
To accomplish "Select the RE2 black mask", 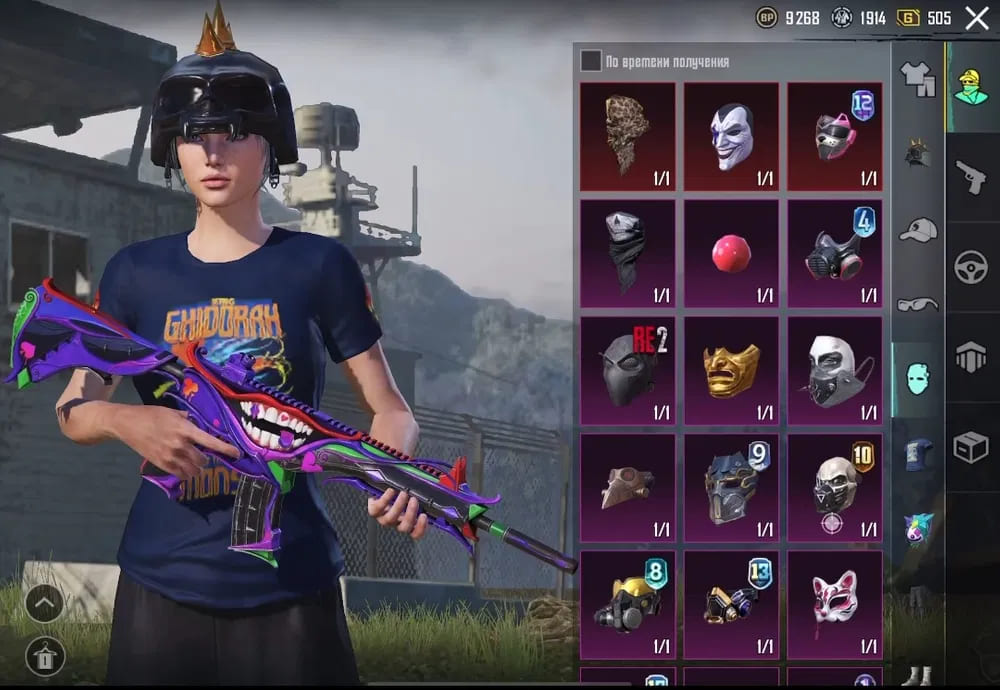I will point(628,370).
